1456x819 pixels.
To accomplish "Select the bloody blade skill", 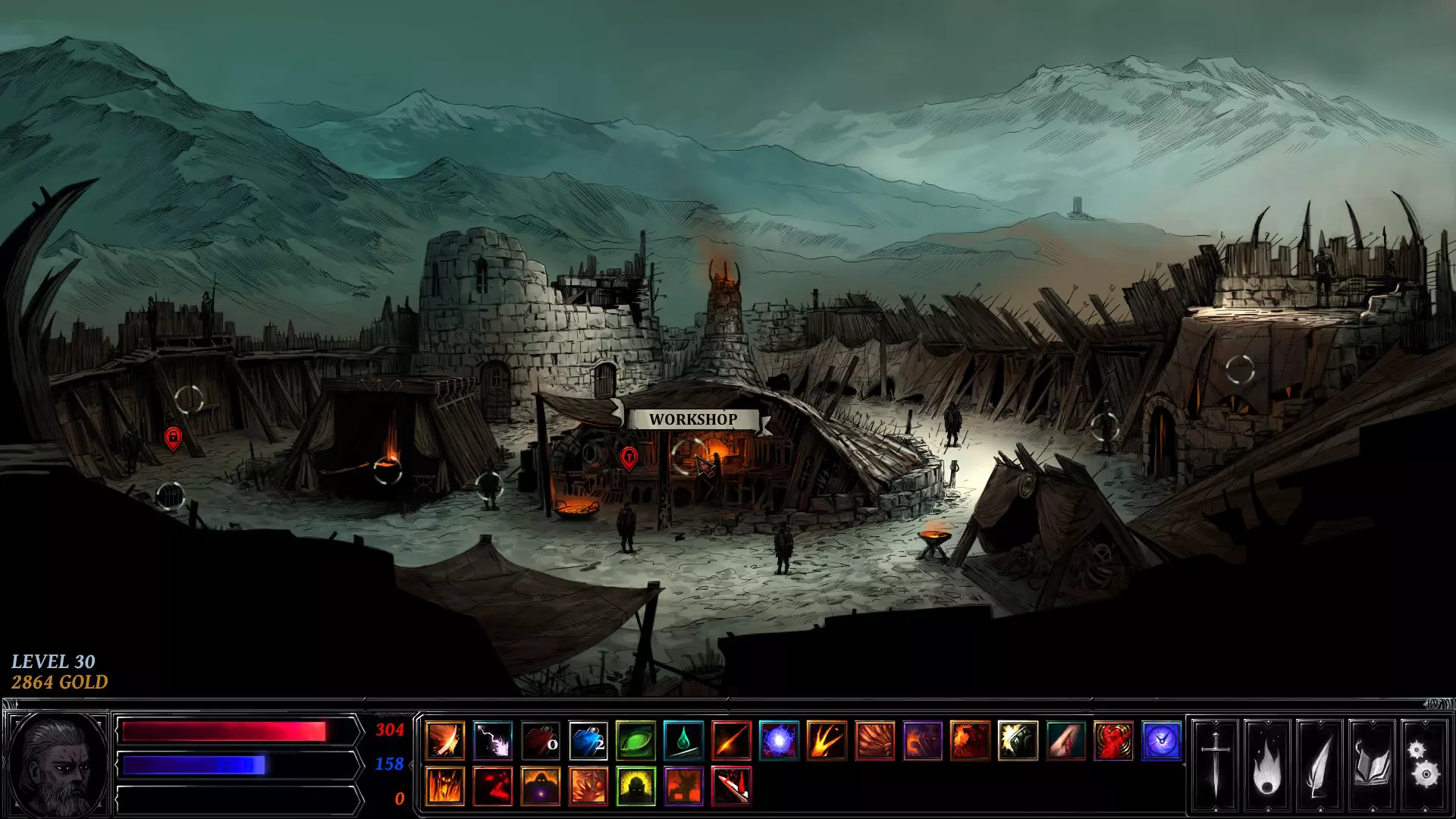I will (732, 786).
